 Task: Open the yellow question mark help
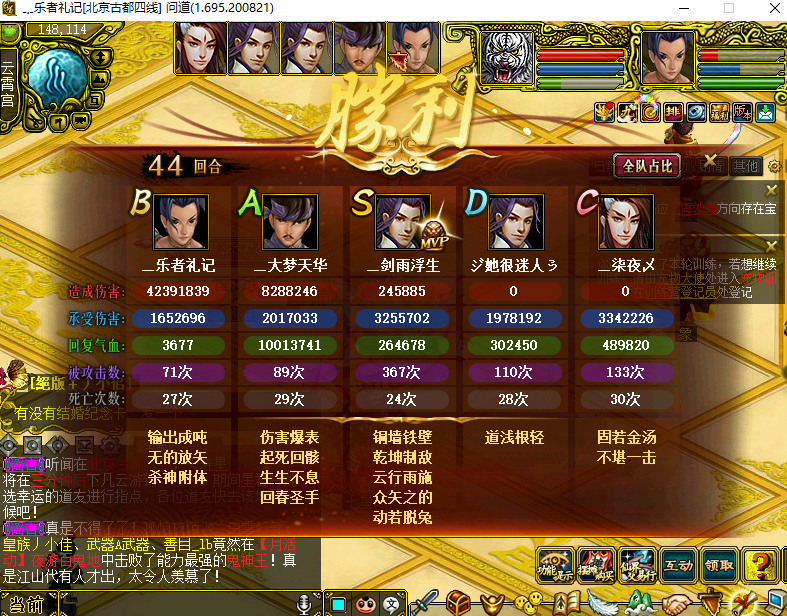(x=761, y=565)
